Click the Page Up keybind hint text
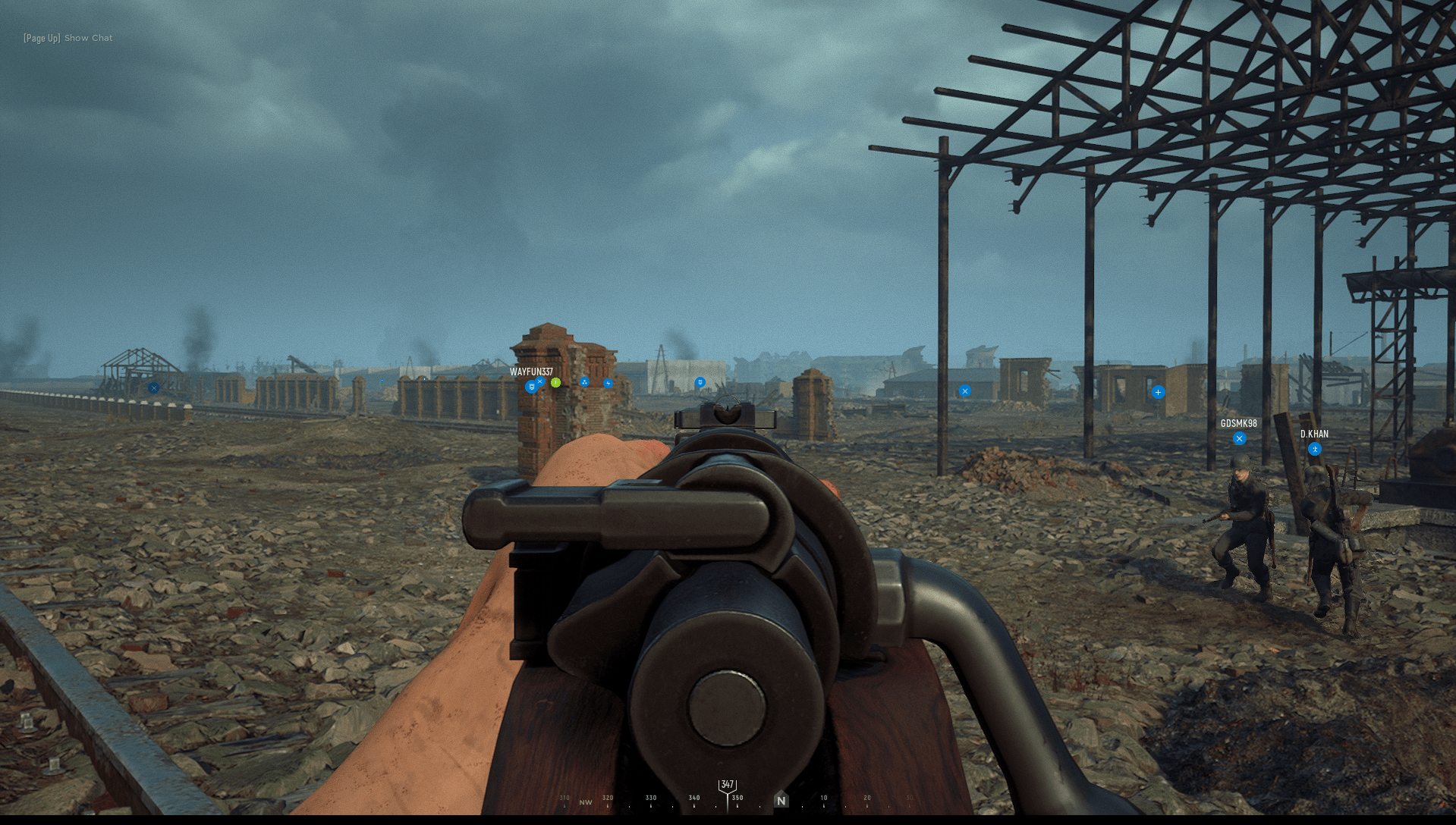 (x=40, y=37)
